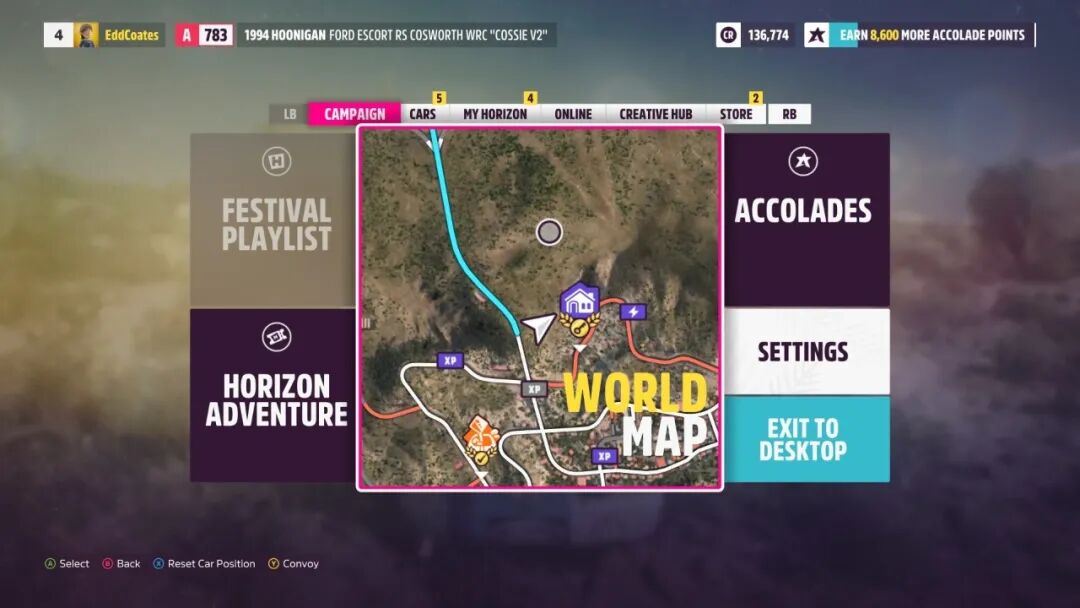This screenshot has width=1080, height=608.
Task: Switch to the Store tab
Action: tap(736, 114)
